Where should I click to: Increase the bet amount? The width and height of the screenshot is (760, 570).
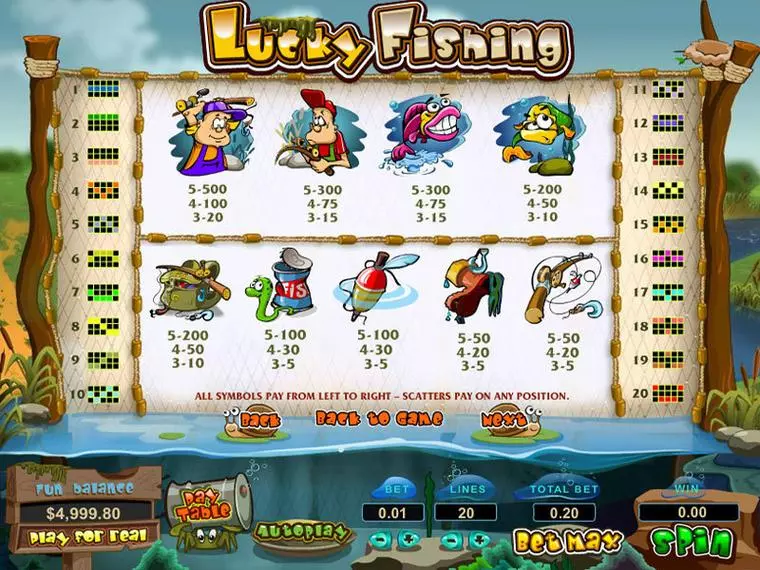(410, 540)
